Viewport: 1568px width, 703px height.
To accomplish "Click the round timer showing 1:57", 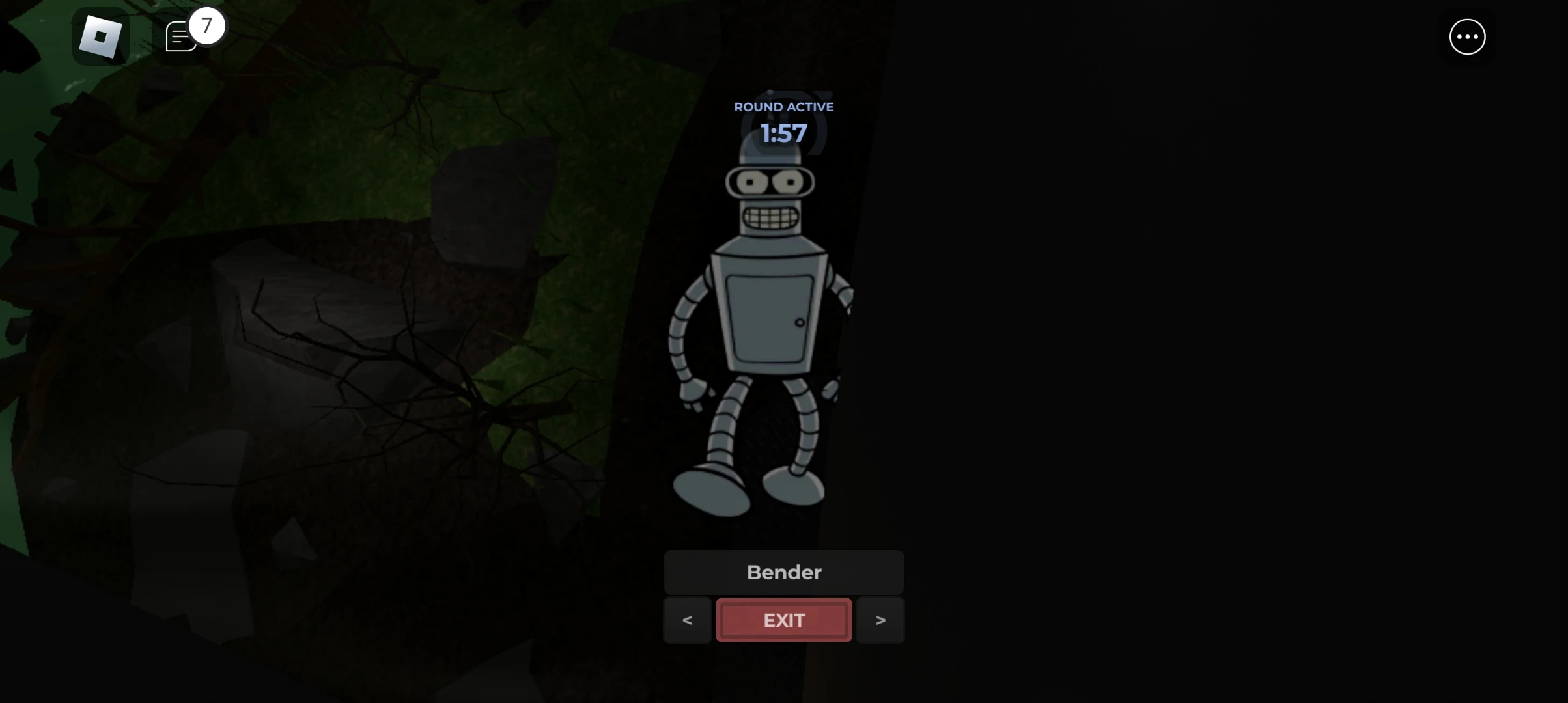I will (783, 133).
